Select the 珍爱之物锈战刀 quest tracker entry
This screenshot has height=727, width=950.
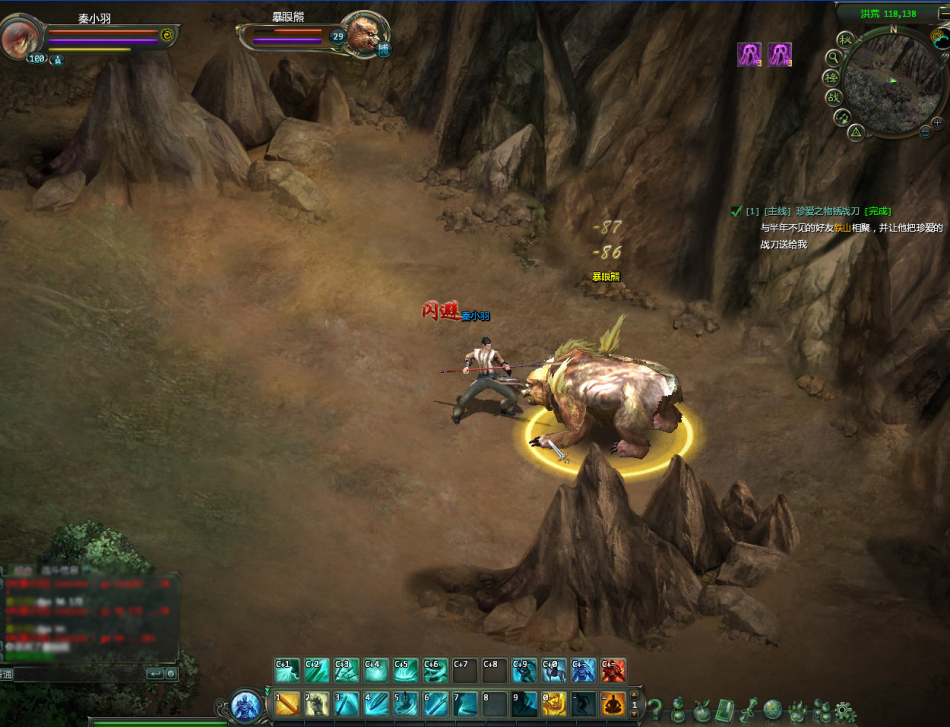[820, 211]
